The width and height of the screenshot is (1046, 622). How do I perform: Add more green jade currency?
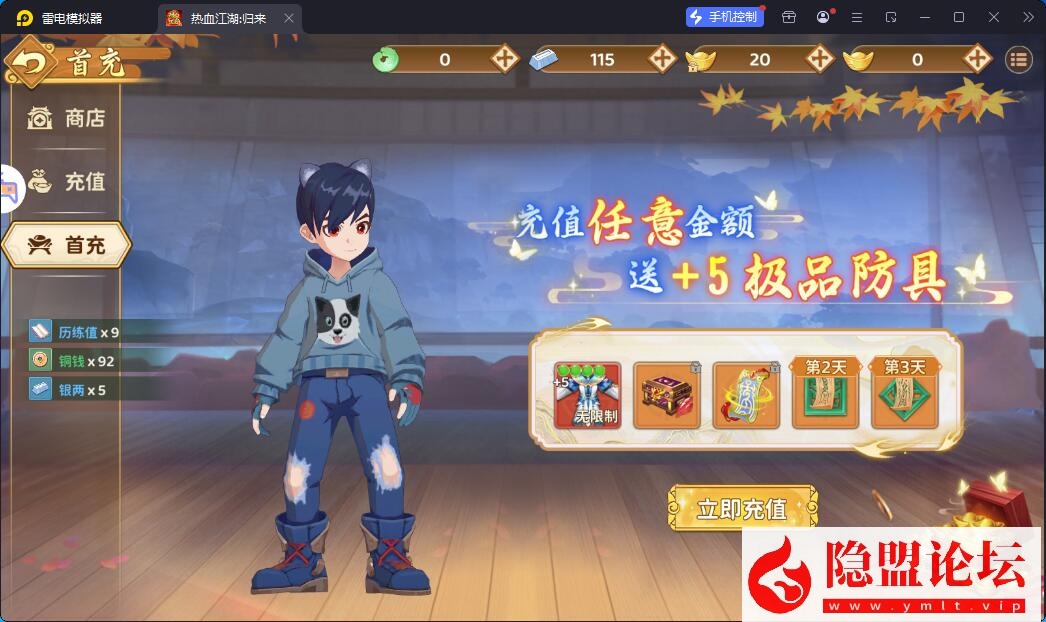(505, 59)
